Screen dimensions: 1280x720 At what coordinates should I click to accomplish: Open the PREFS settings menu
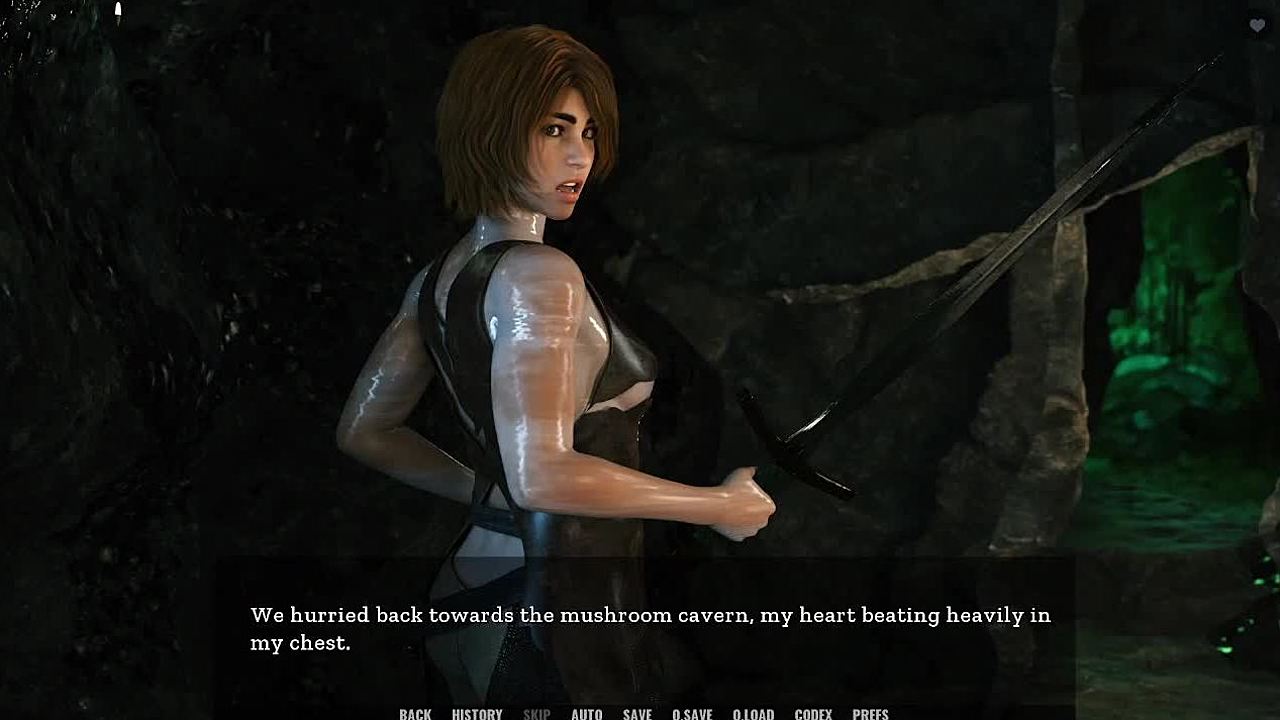[x=870, y=713]
